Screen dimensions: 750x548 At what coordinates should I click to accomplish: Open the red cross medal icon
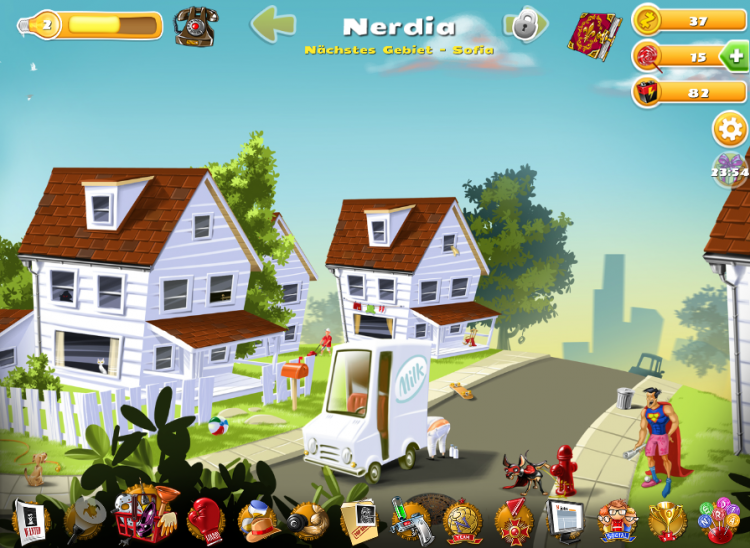click(x=514, y=520)
